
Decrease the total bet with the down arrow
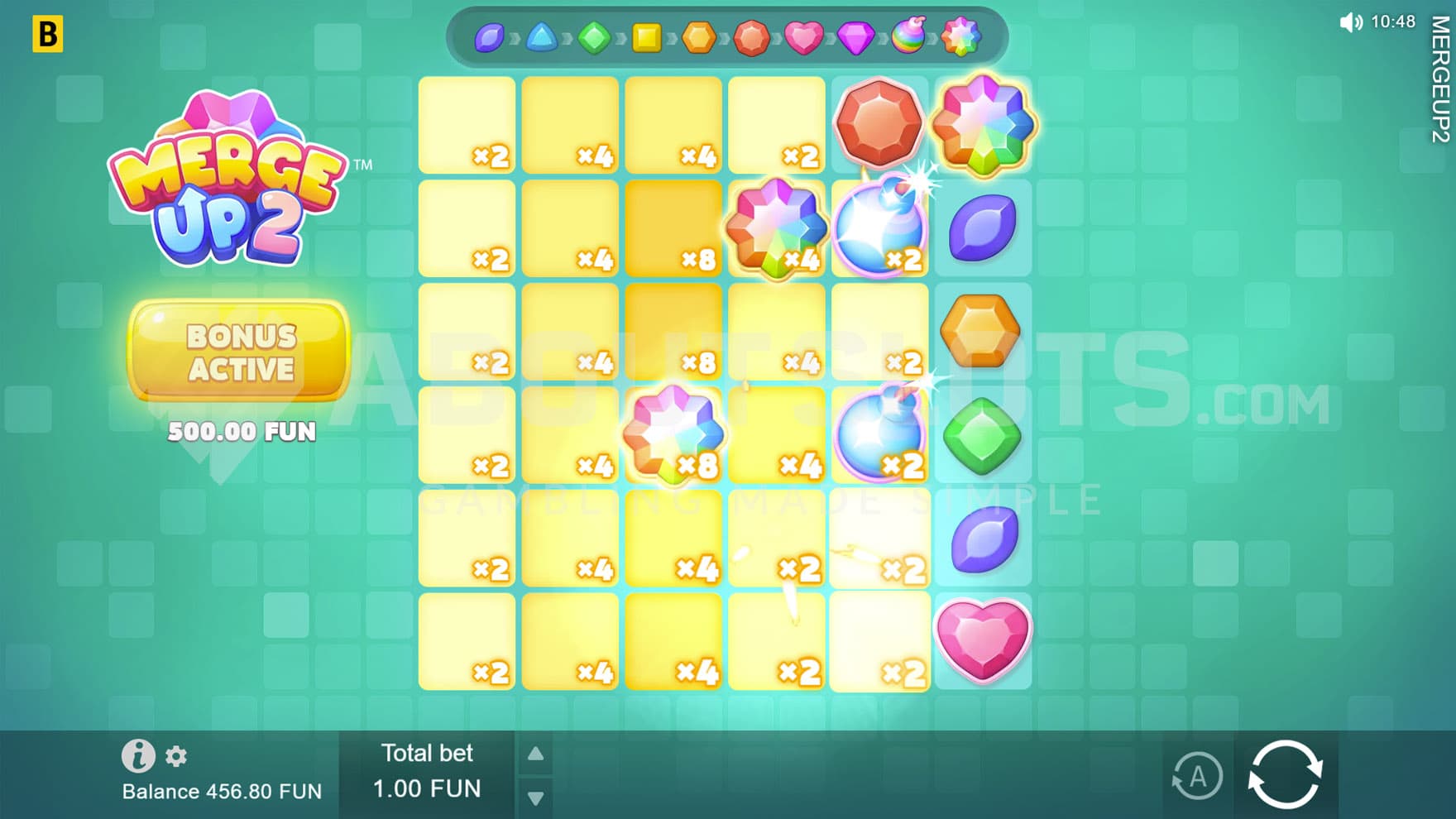pos(536,798)
